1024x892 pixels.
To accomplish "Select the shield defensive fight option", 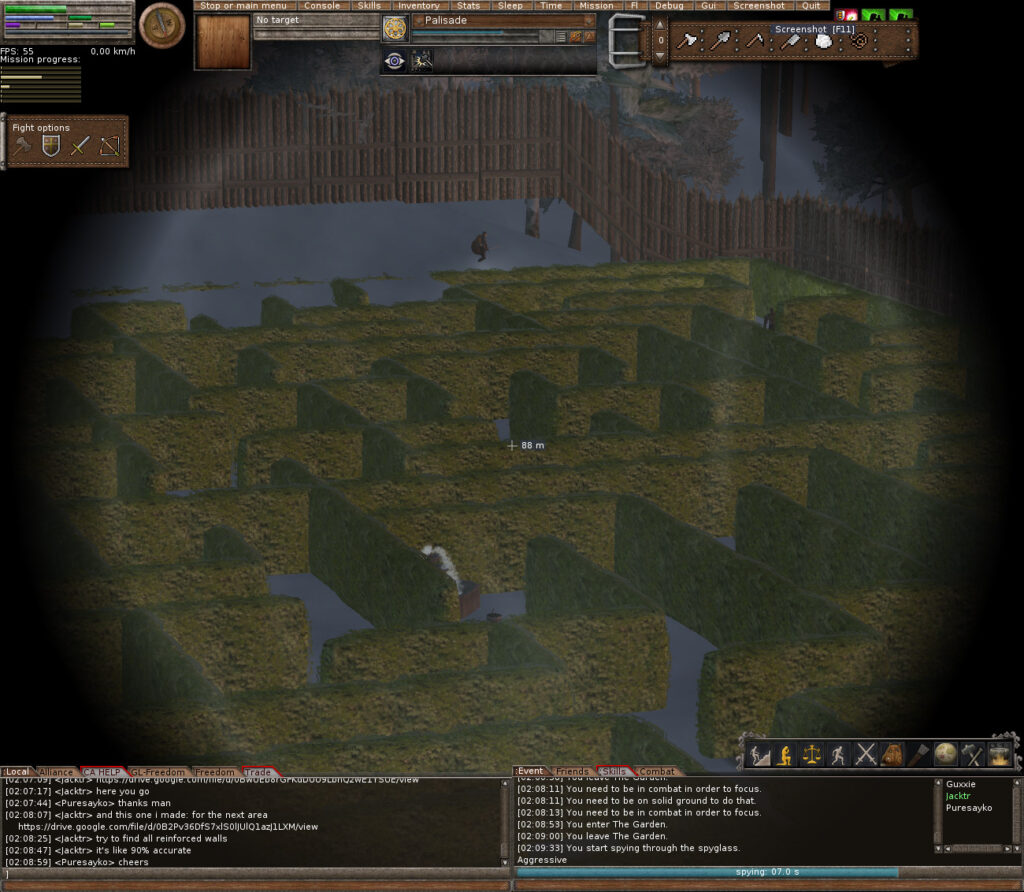I will coord(50,147).
